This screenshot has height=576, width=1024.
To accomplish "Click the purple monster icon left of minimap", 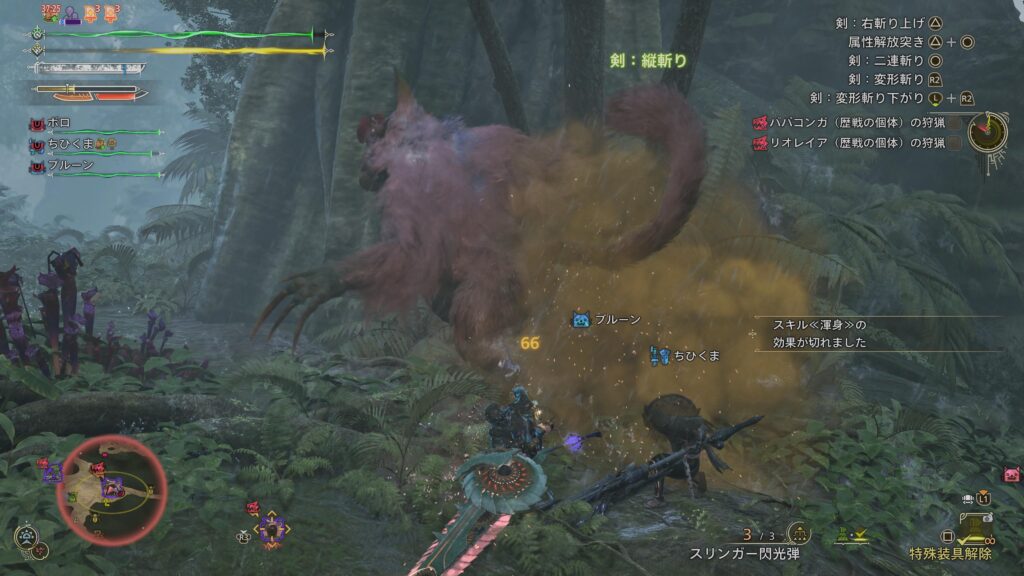I will (52, 472).
